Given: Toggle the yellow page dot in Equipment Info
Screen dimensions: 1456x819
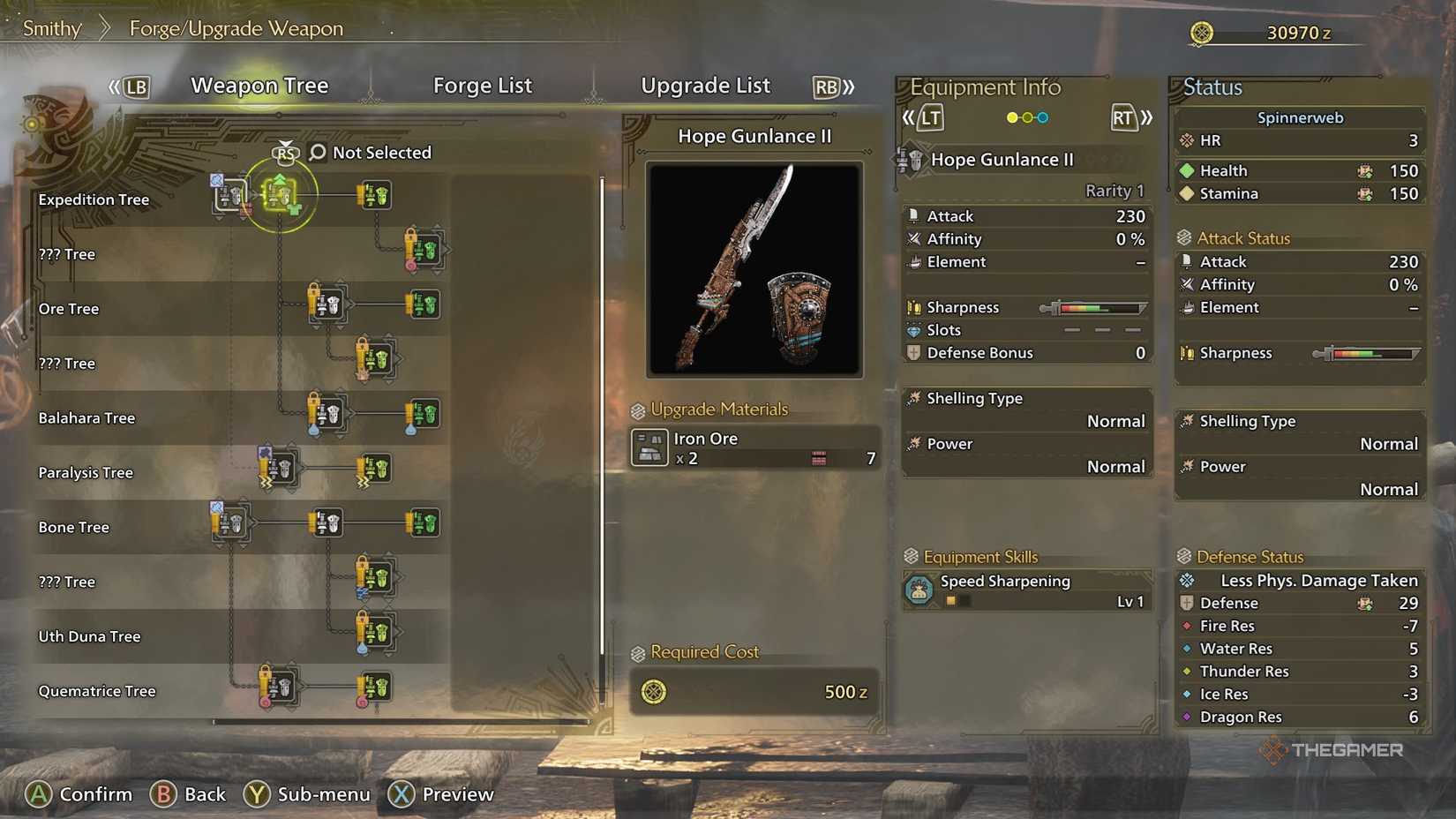Looking at the screenshot, I should coord(1011,116).
